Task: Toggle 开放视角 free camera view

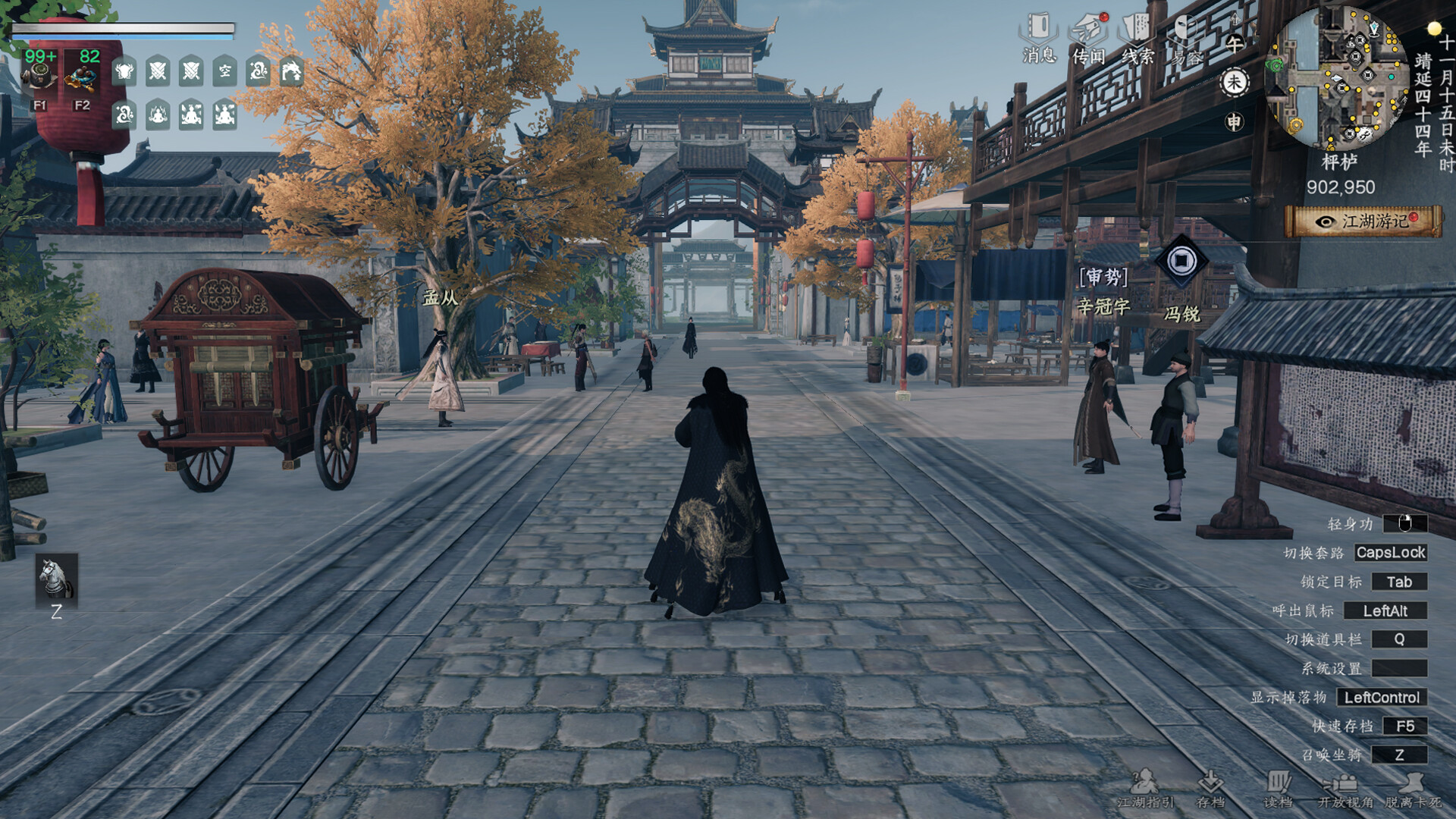Action: tap(1345, 789)
